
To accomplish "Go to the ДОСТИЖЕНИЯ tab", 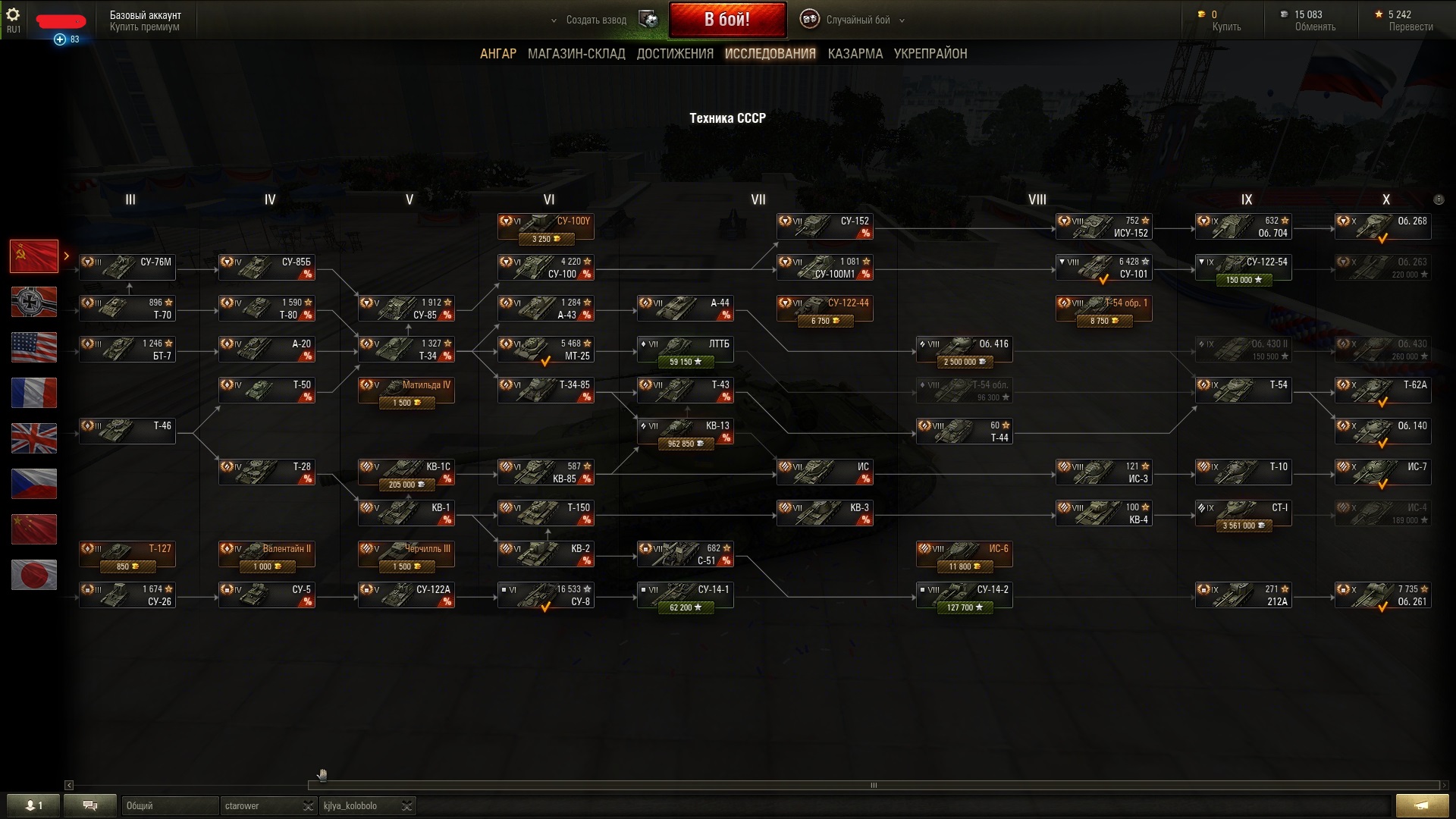I will pyautogui.click(x=675, y=54).
